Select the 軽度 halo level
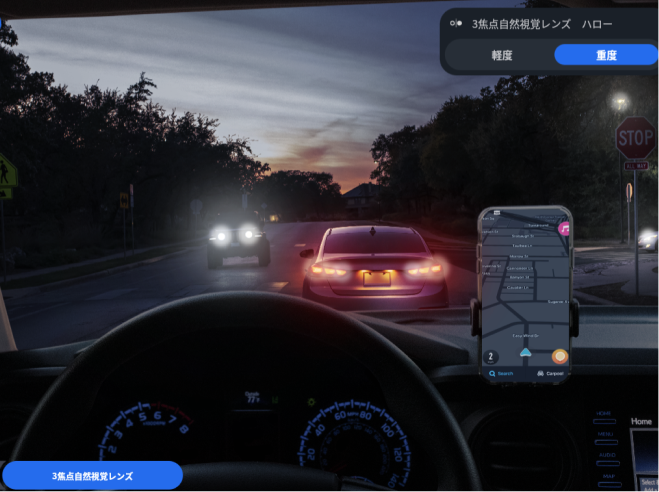This screenshot has width=659, height=492. [501, 55]
